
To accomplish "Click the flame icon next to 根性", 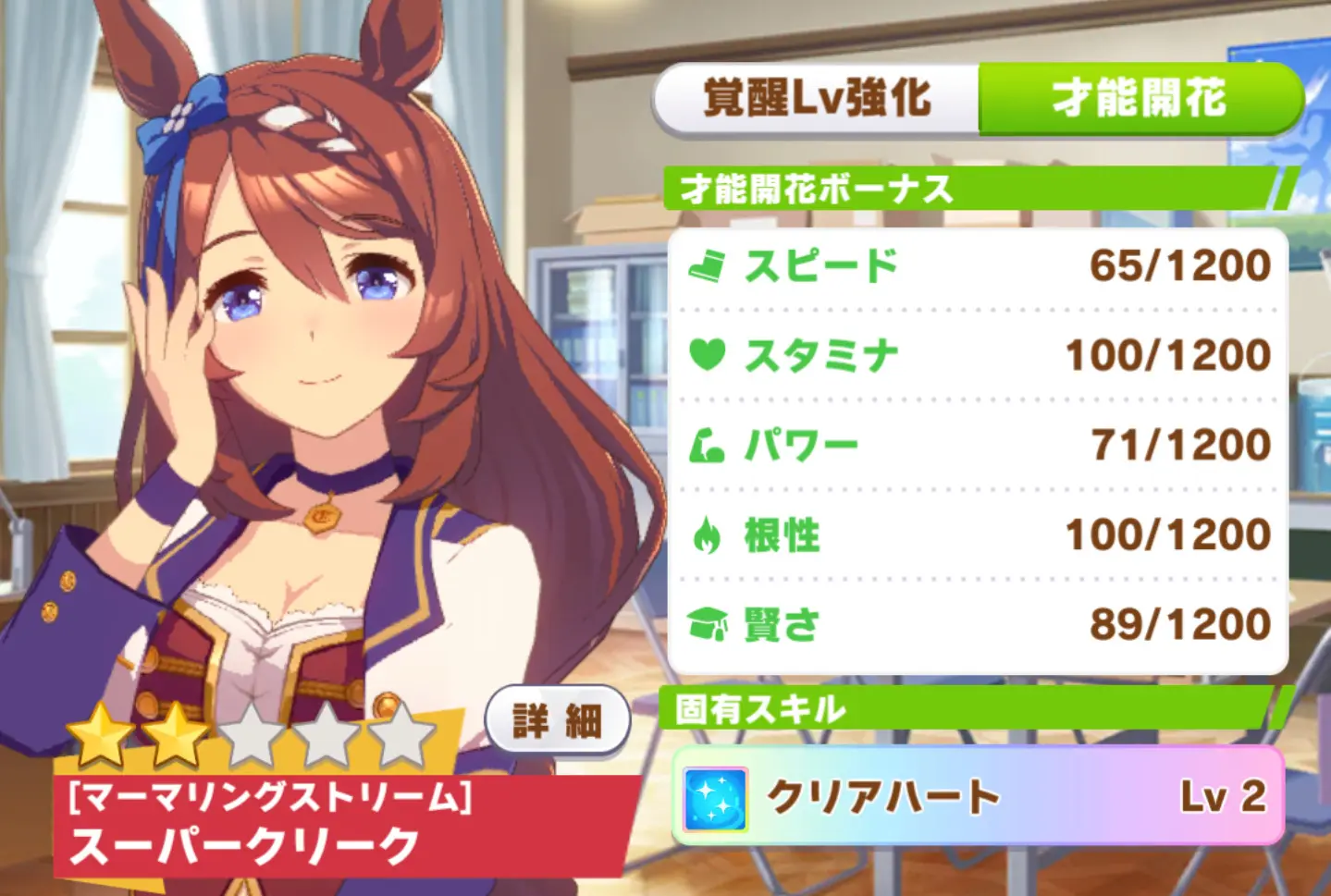I will coord(709,534).
